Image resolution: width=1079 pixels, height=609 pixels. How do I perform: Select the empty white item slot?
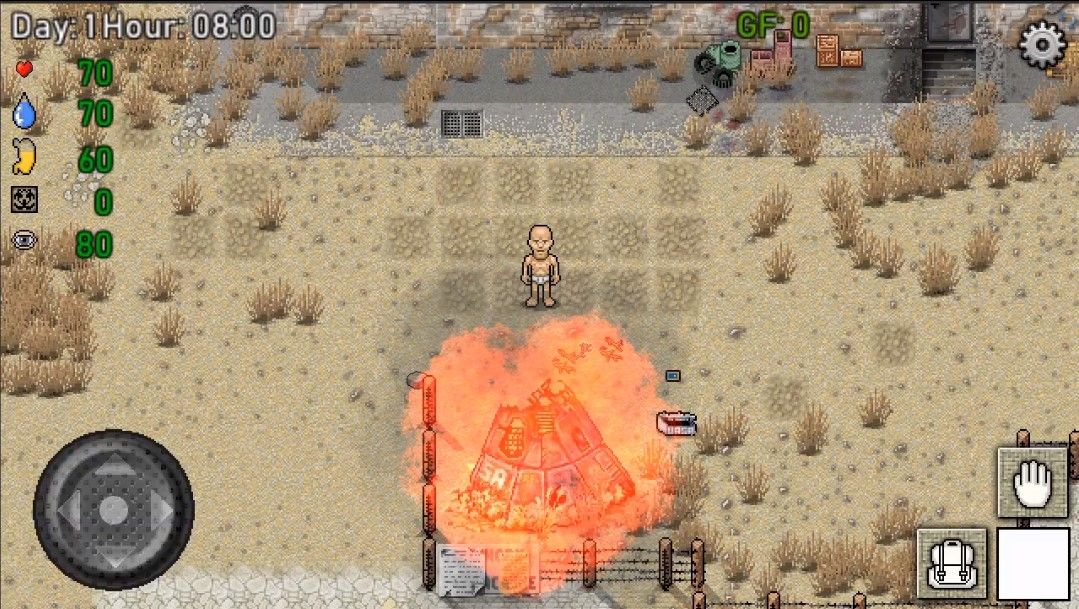(x=1033, y=564)
